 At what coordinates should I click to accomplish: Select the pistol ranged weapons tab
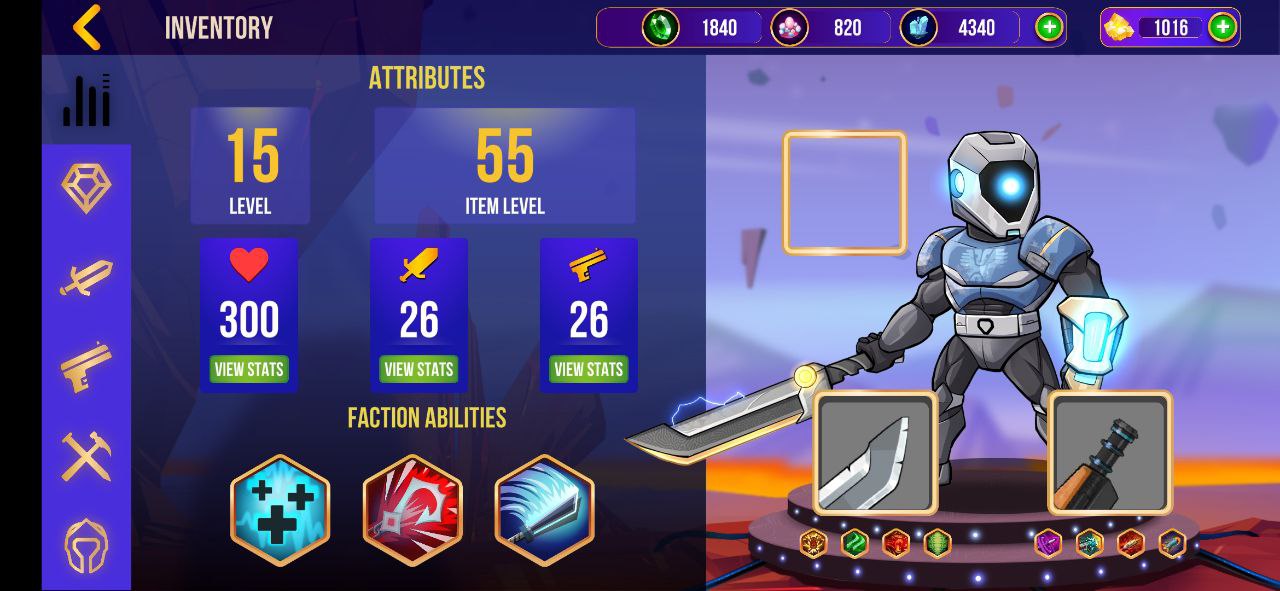[x=86, y=367]
